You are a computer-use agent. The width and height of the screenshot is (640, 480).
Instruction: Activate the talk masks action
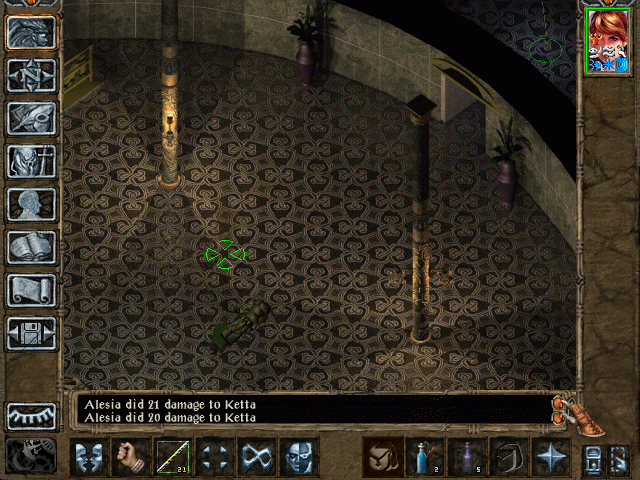pos(88,458)
